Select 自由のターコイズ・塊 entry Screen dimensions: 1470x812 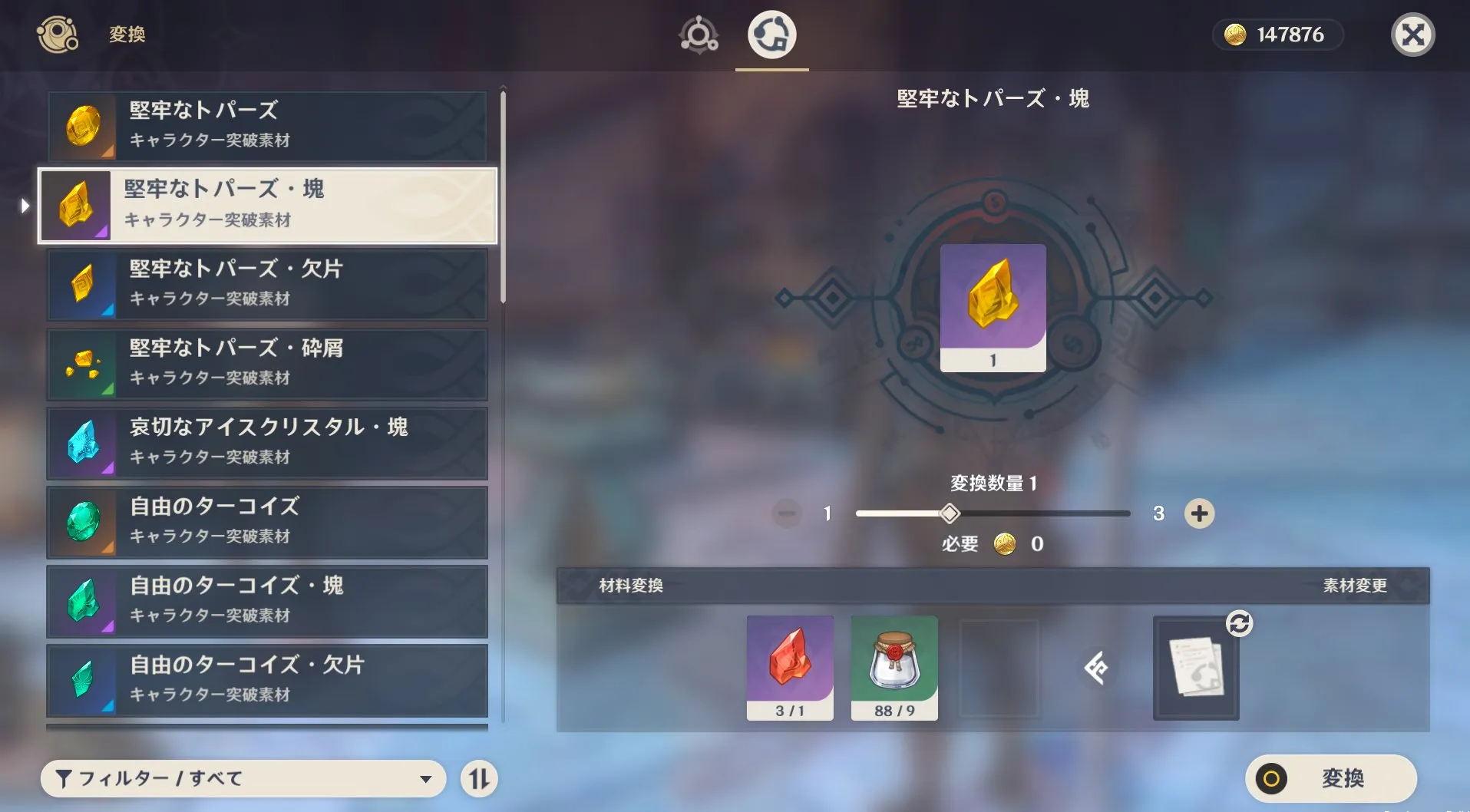(x=267, y=601)
